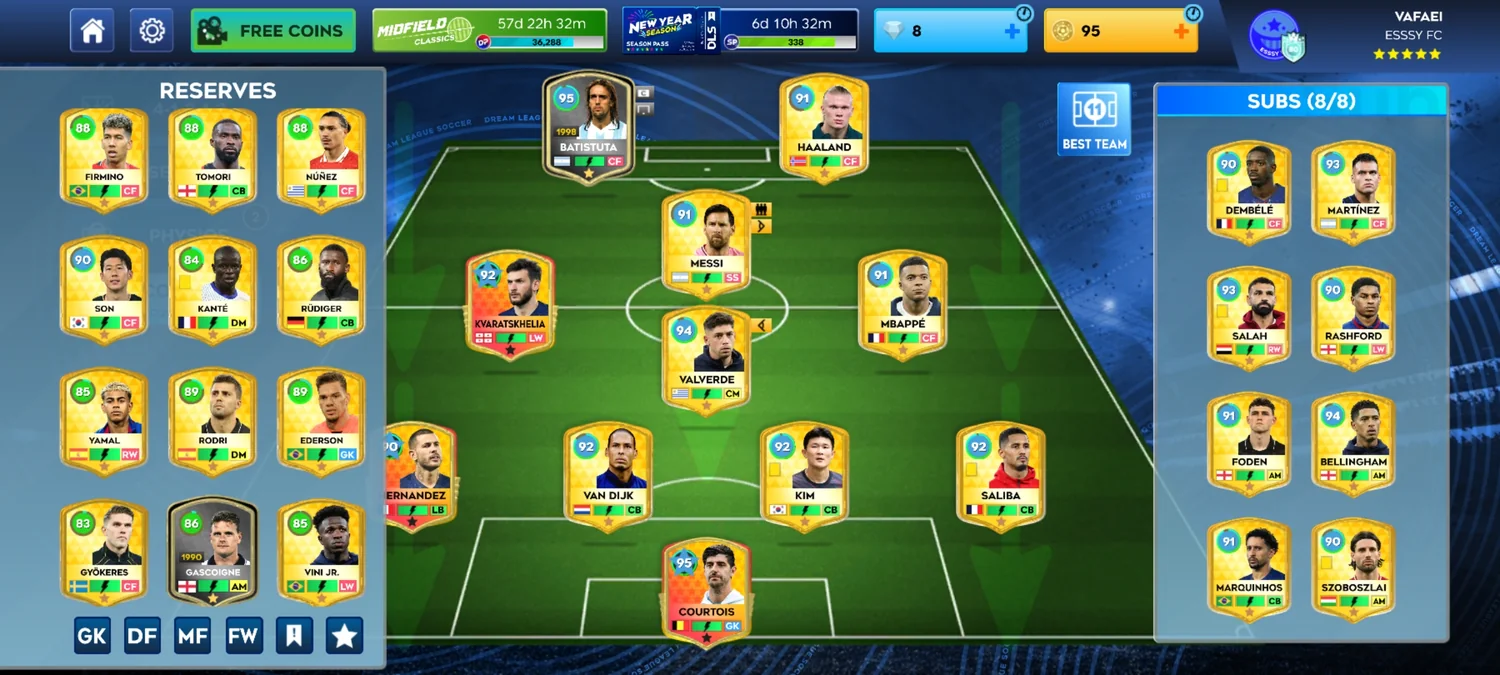Show bookmarked reserve players

click(294, 635)
